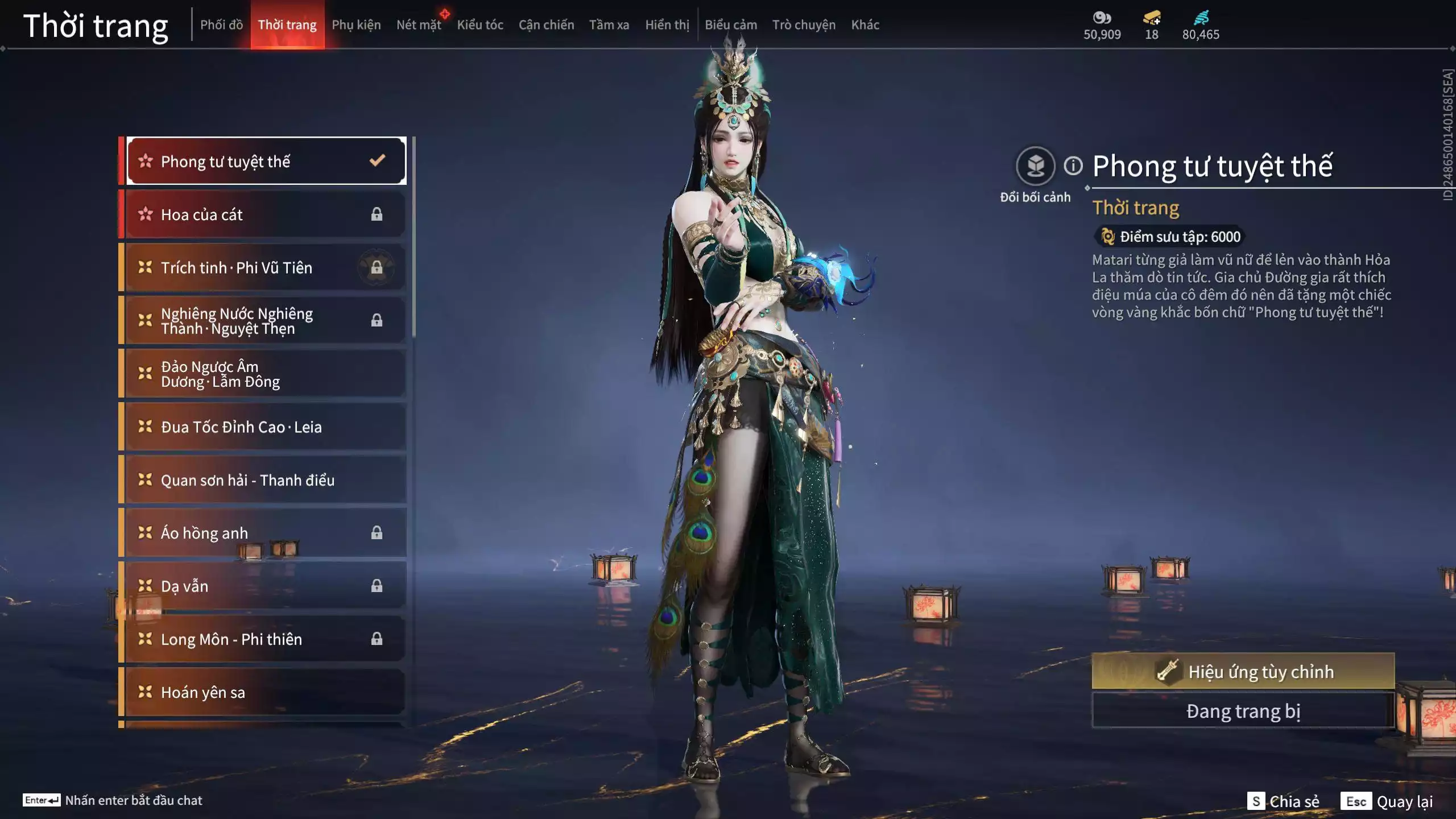Image resolution: width=1456 pixels, height=819 pixels.
Task: Click the Đổi bối cảnh background icon
Action: 1035,166
